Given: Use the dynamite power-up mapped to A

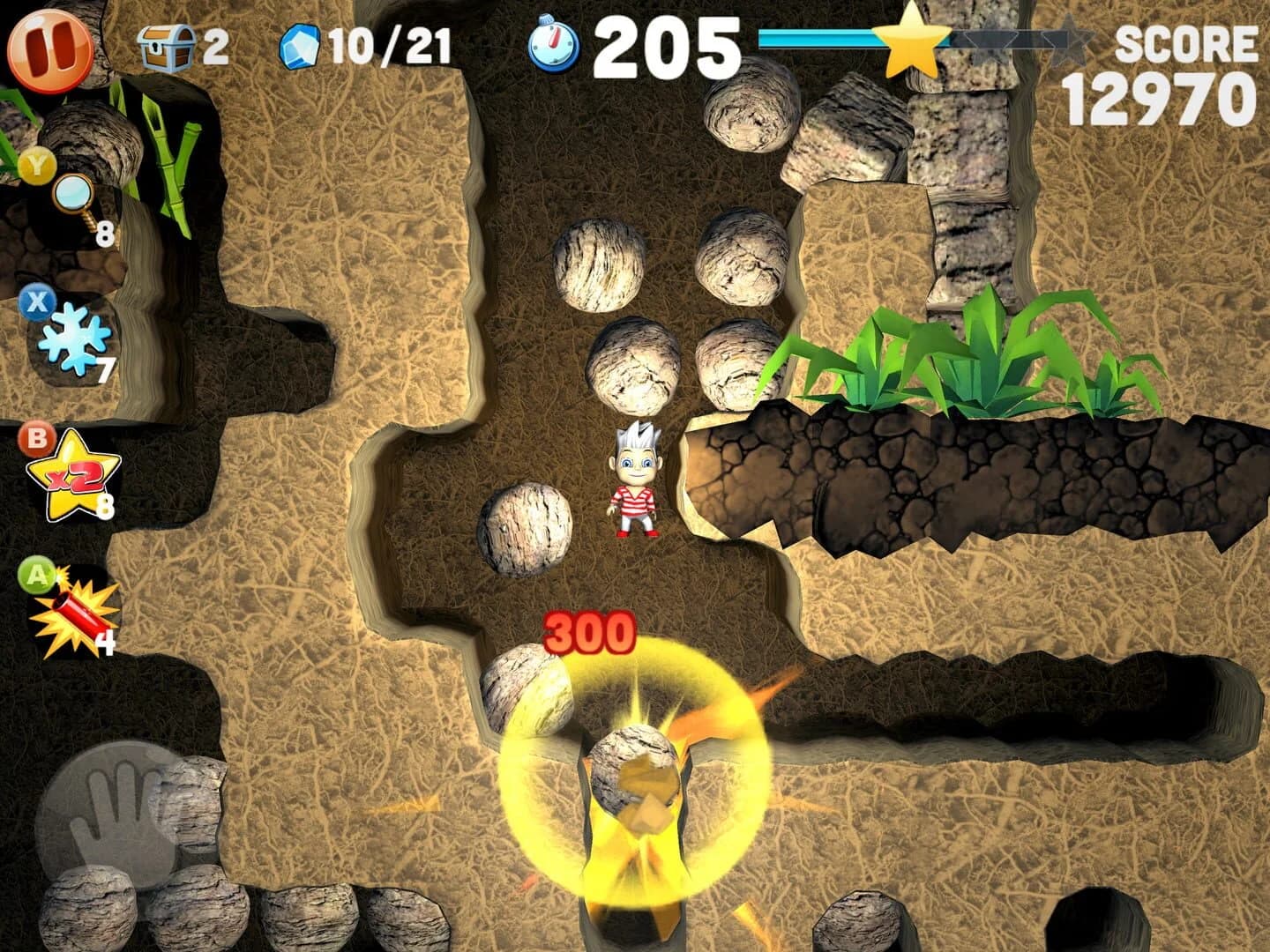Looking at the screenshot, I should 75,615.
